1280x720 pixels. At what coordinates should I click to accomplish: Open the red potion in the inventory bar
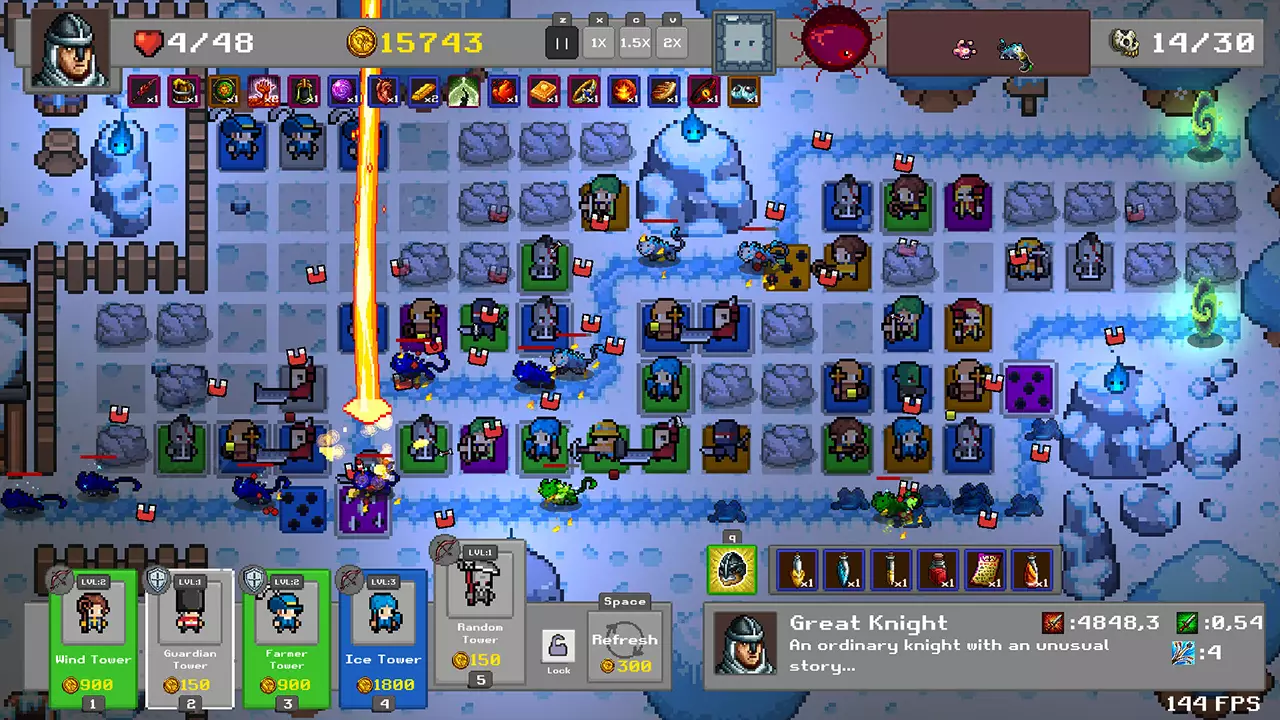(936, 569)
